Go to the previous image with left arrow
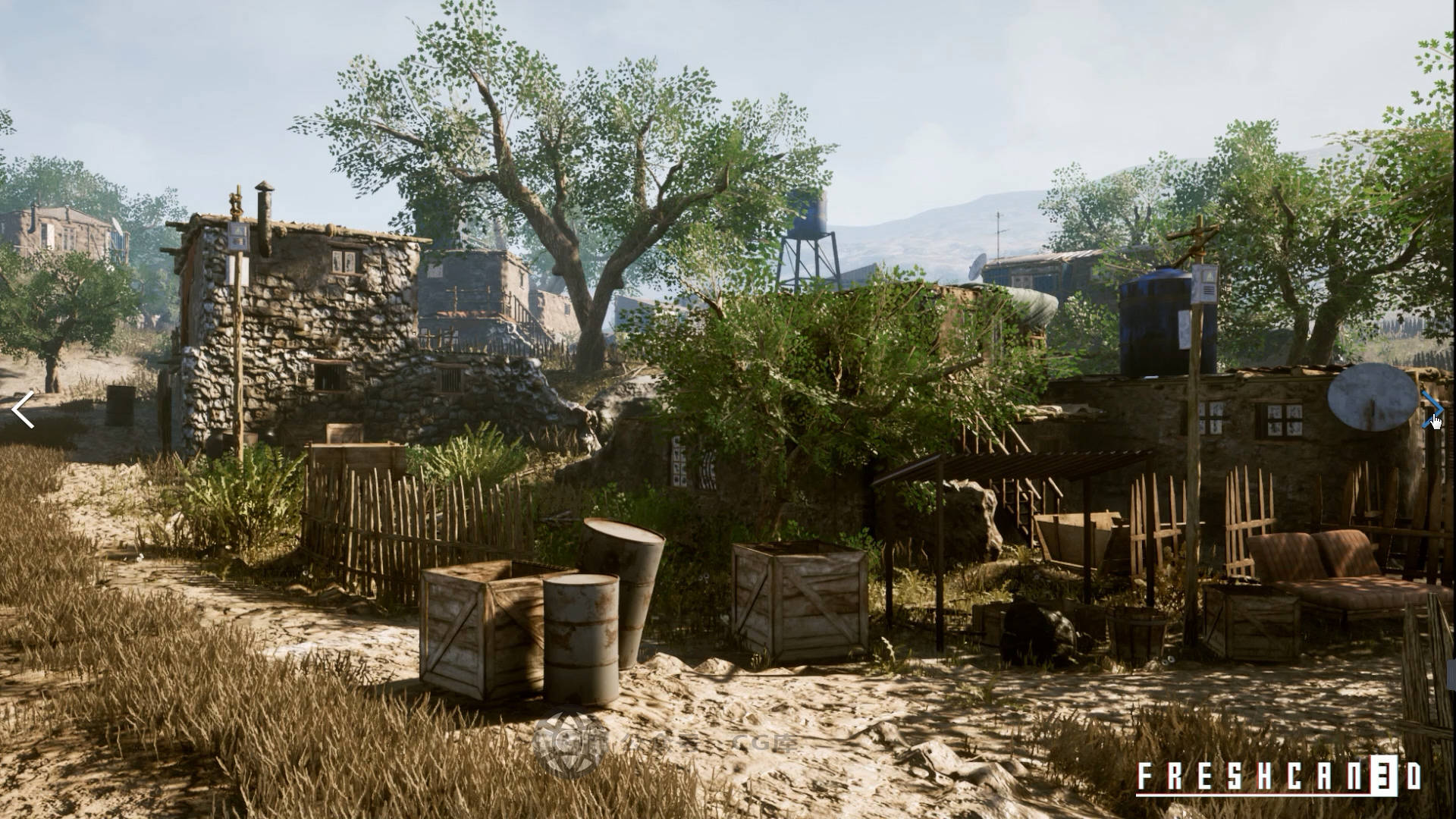 pos(24,409)
